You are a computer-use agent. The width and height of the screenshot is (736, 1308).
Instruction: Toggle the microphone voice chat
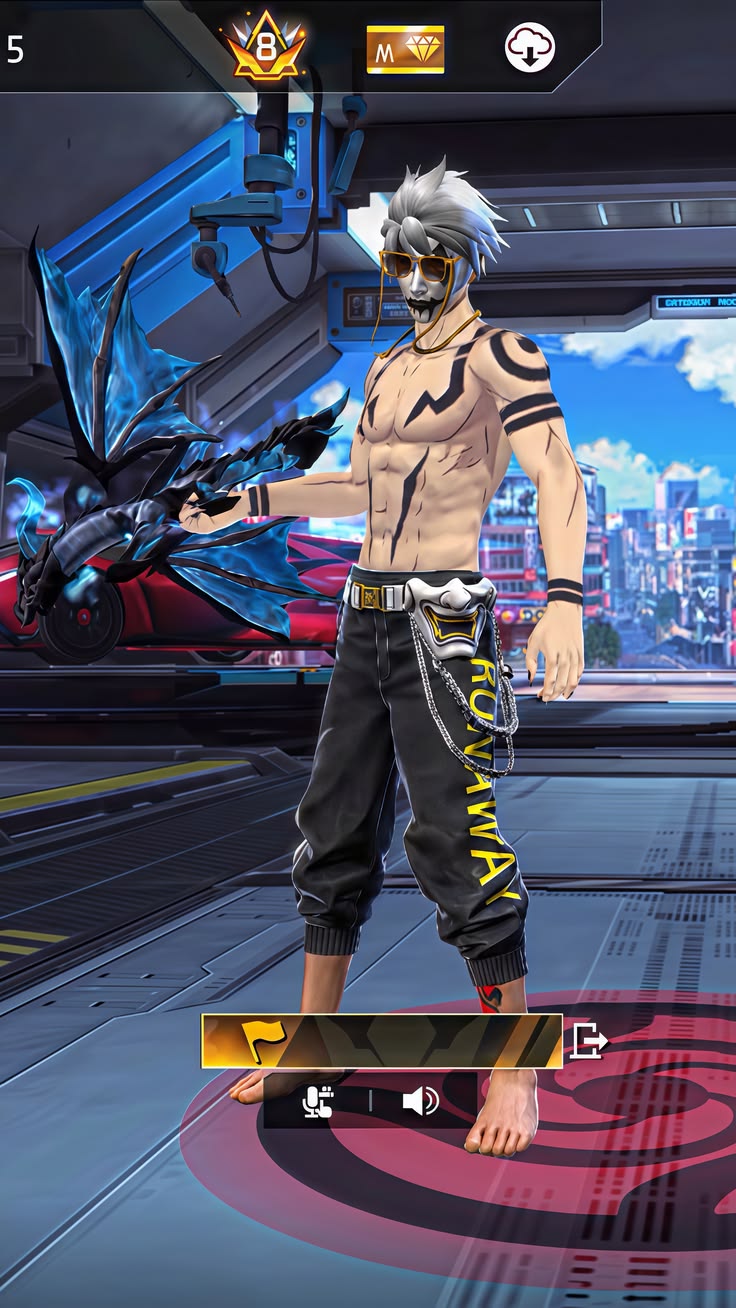318,1102
